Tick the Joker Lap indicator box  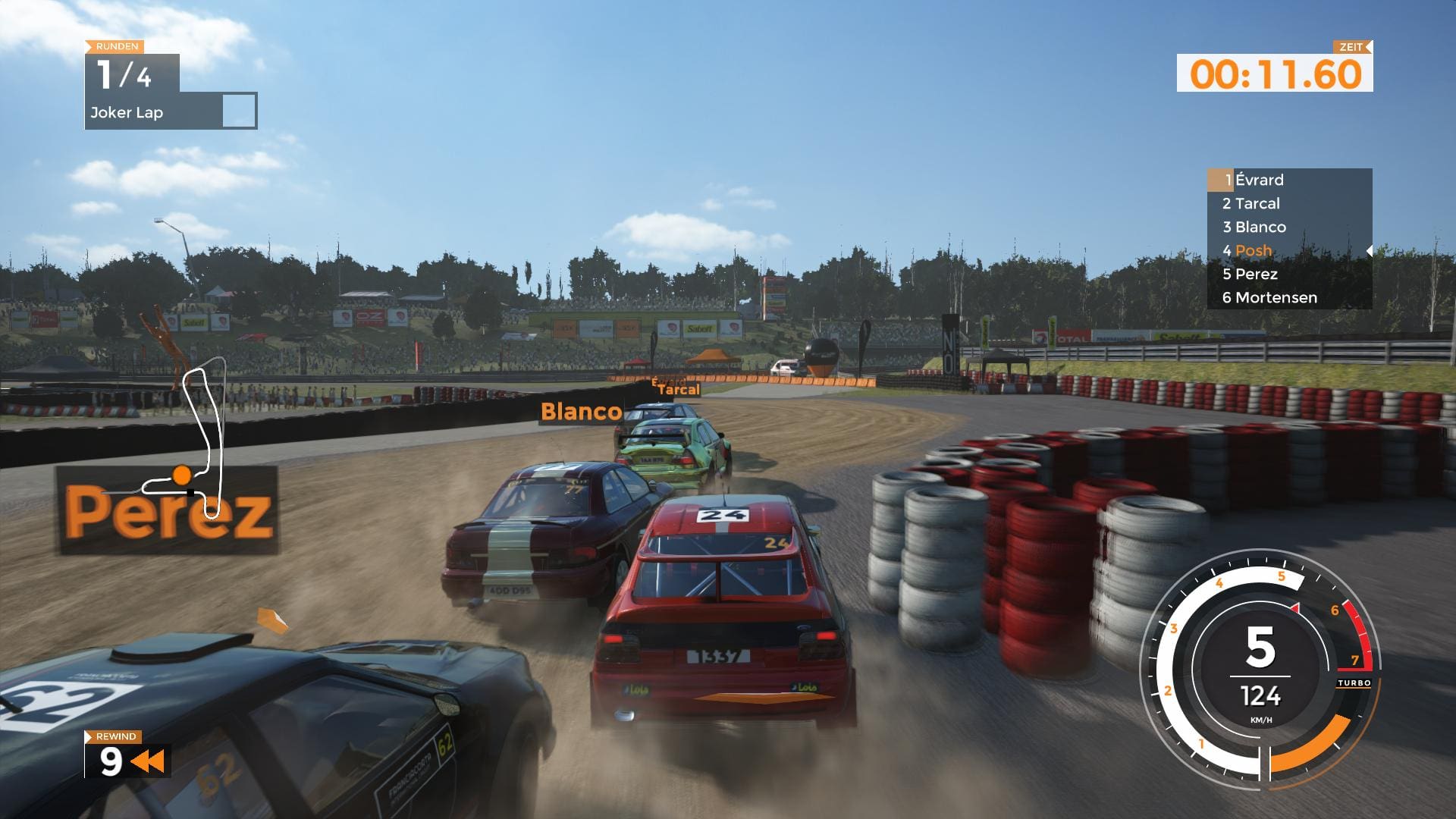click(239, 111)
